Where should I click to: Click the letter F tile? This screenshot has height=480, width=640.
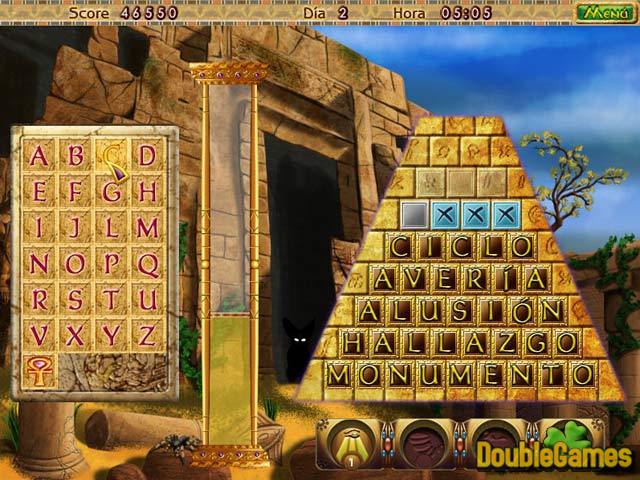(x=75, y=192)
